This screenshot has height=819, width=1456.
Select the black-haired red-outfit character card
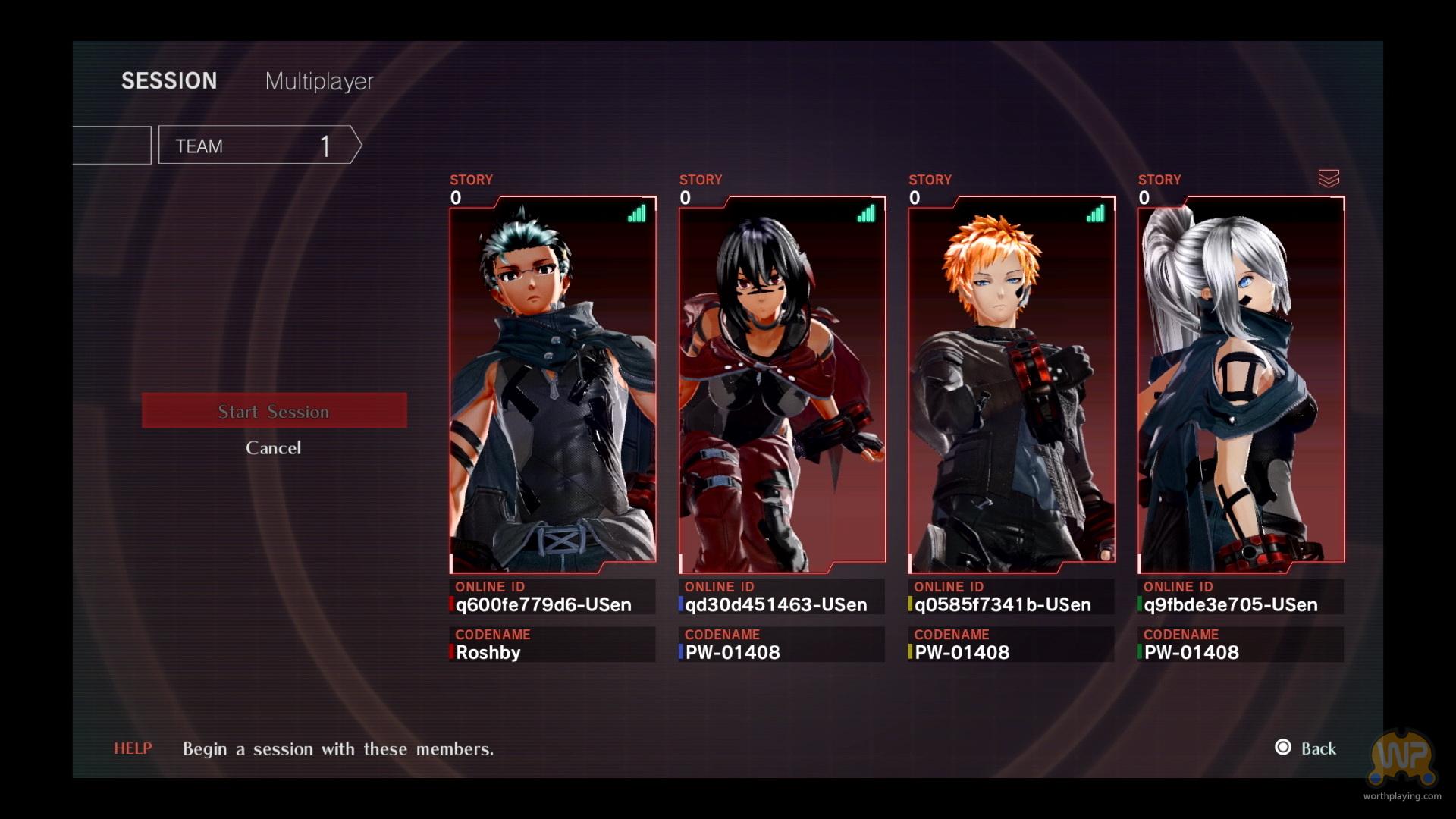[782, 384]
